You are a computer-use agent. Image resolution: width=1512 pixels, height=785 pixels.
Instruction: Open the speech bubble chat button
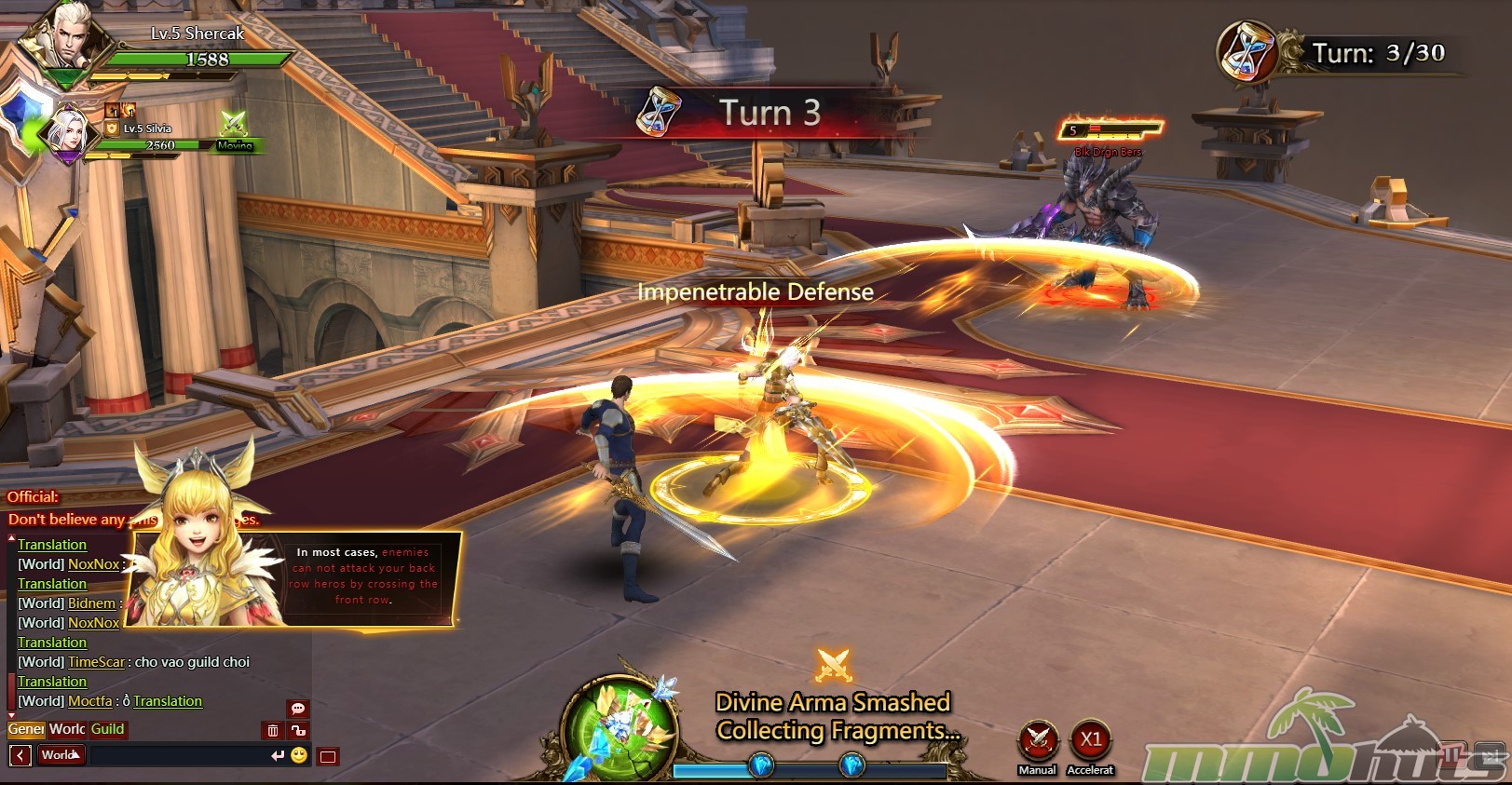click(x=298, y=709)
